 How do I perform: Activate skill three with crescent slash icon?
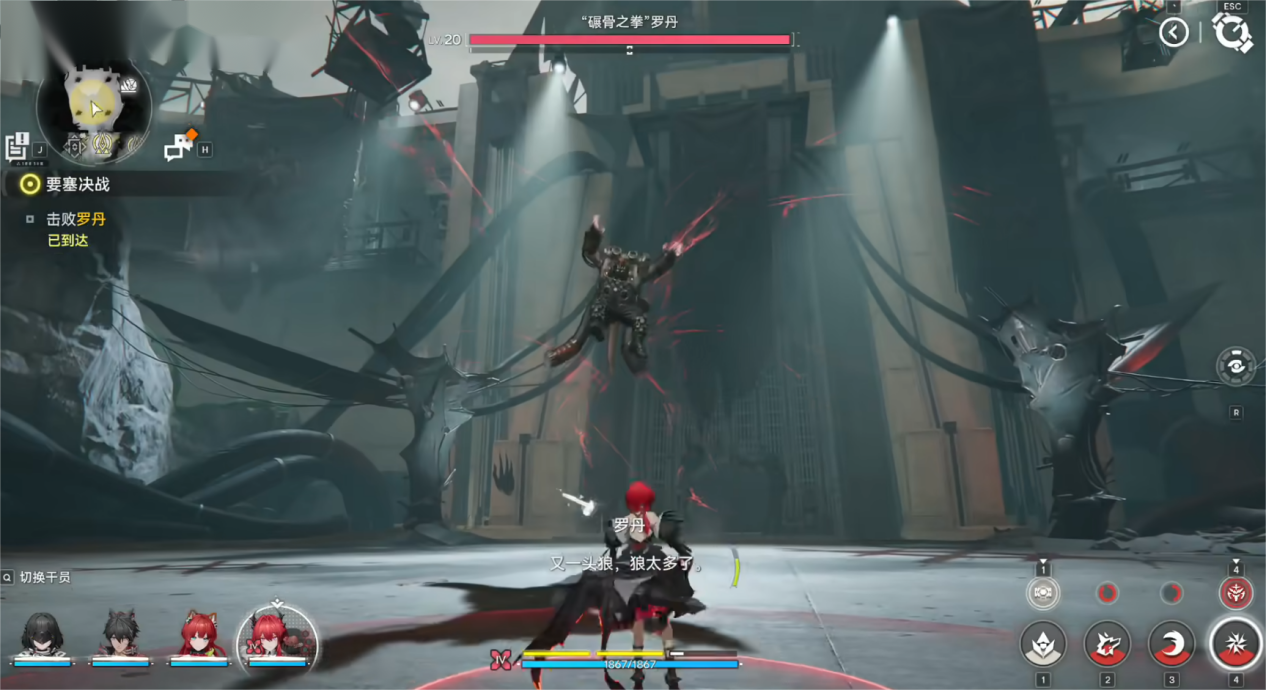(1171, 643)
